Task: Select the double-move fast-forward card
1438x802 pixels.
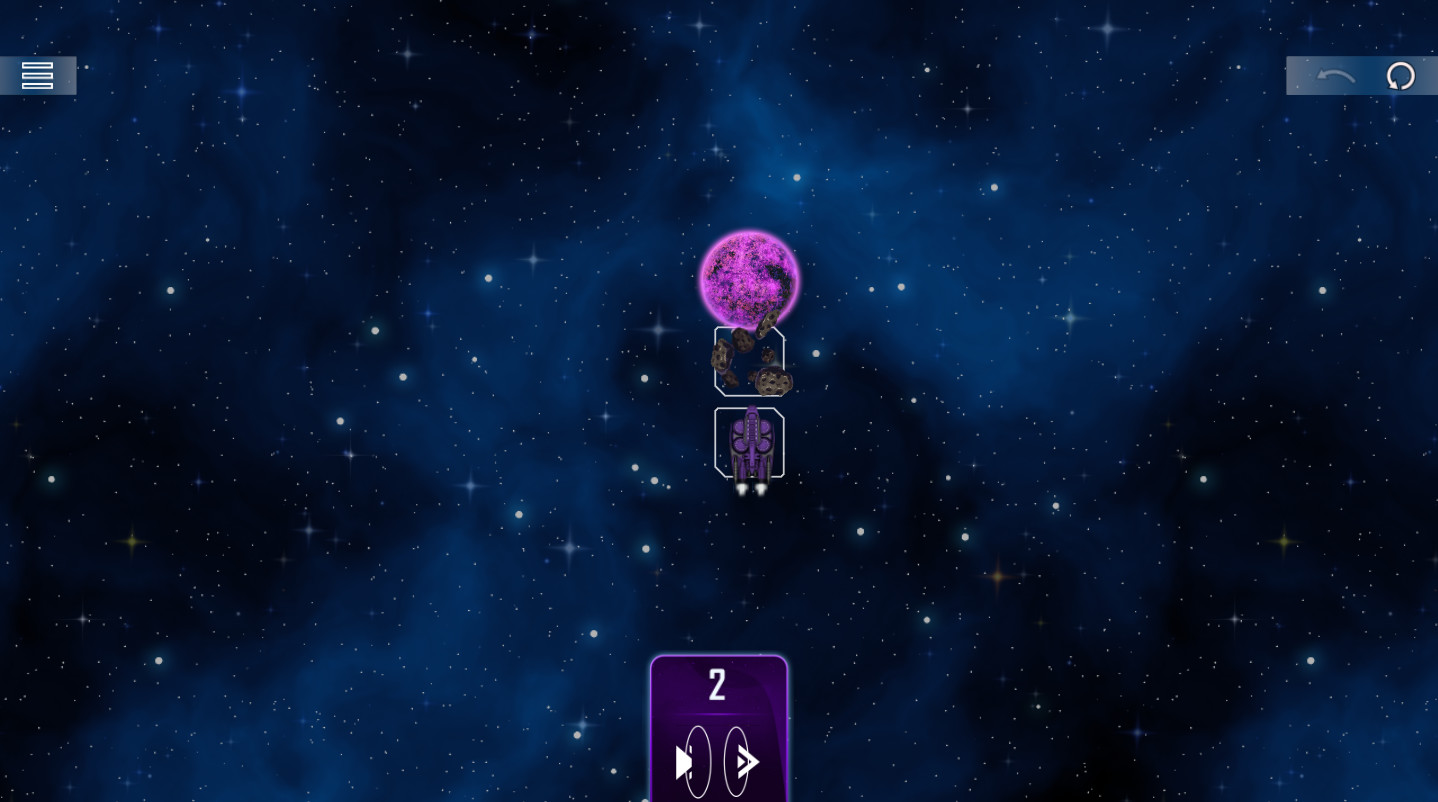Action: [x=745, y=762]
